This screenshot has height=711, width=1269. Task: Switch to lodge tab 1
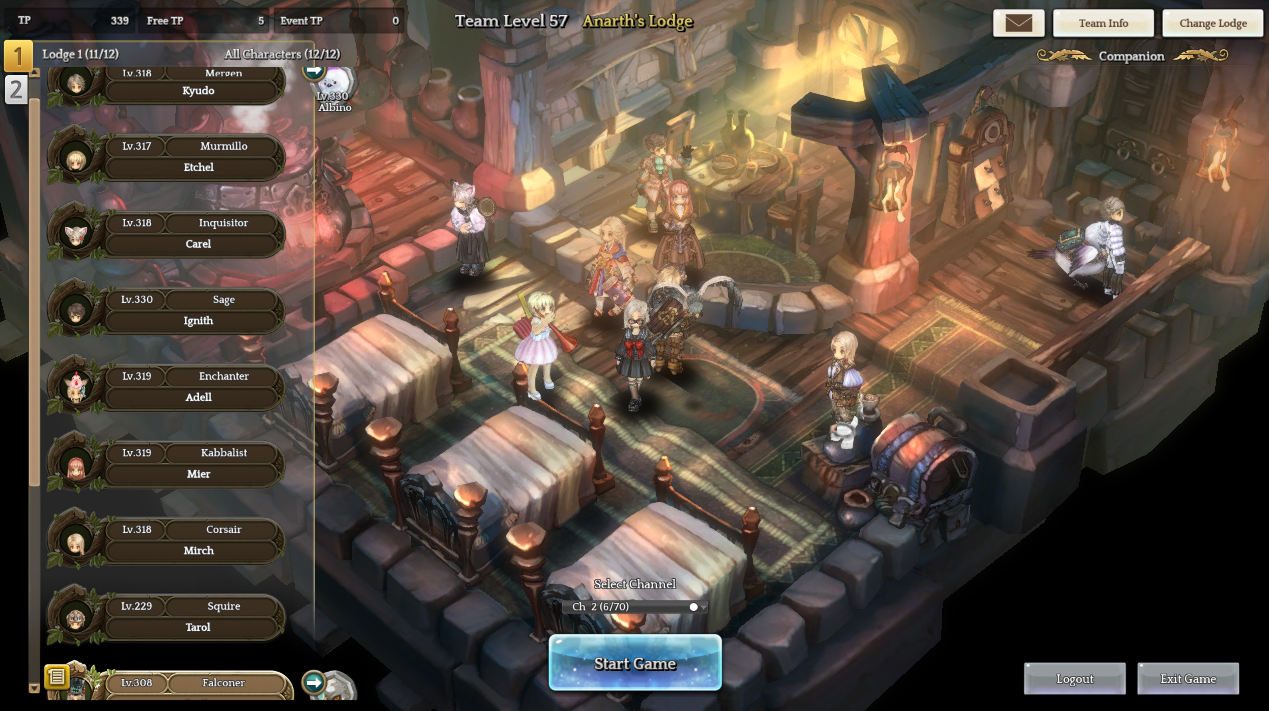coord(17,56)
